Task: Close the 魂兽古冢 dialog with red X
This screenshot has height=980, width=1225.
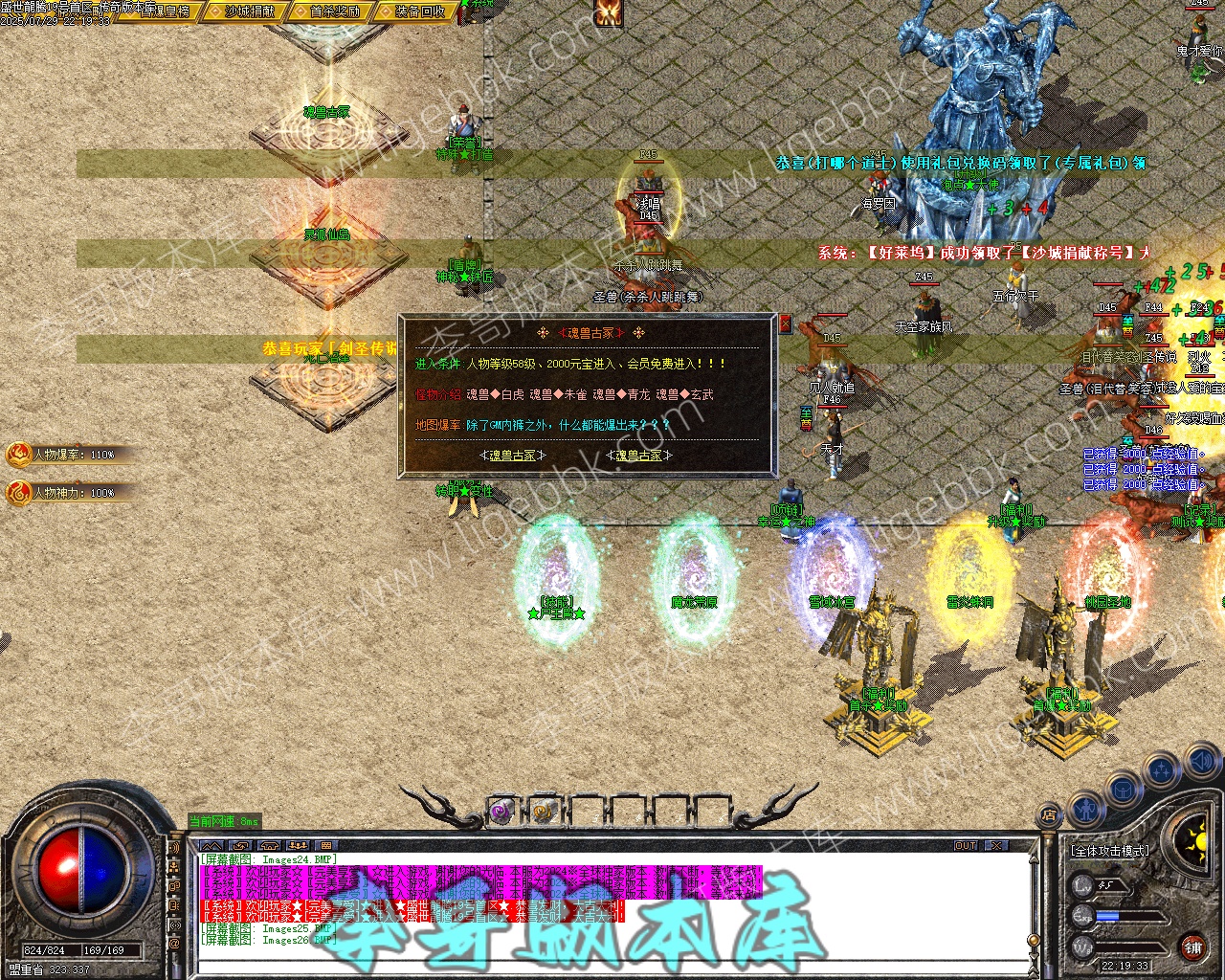Action: (786, 324)
